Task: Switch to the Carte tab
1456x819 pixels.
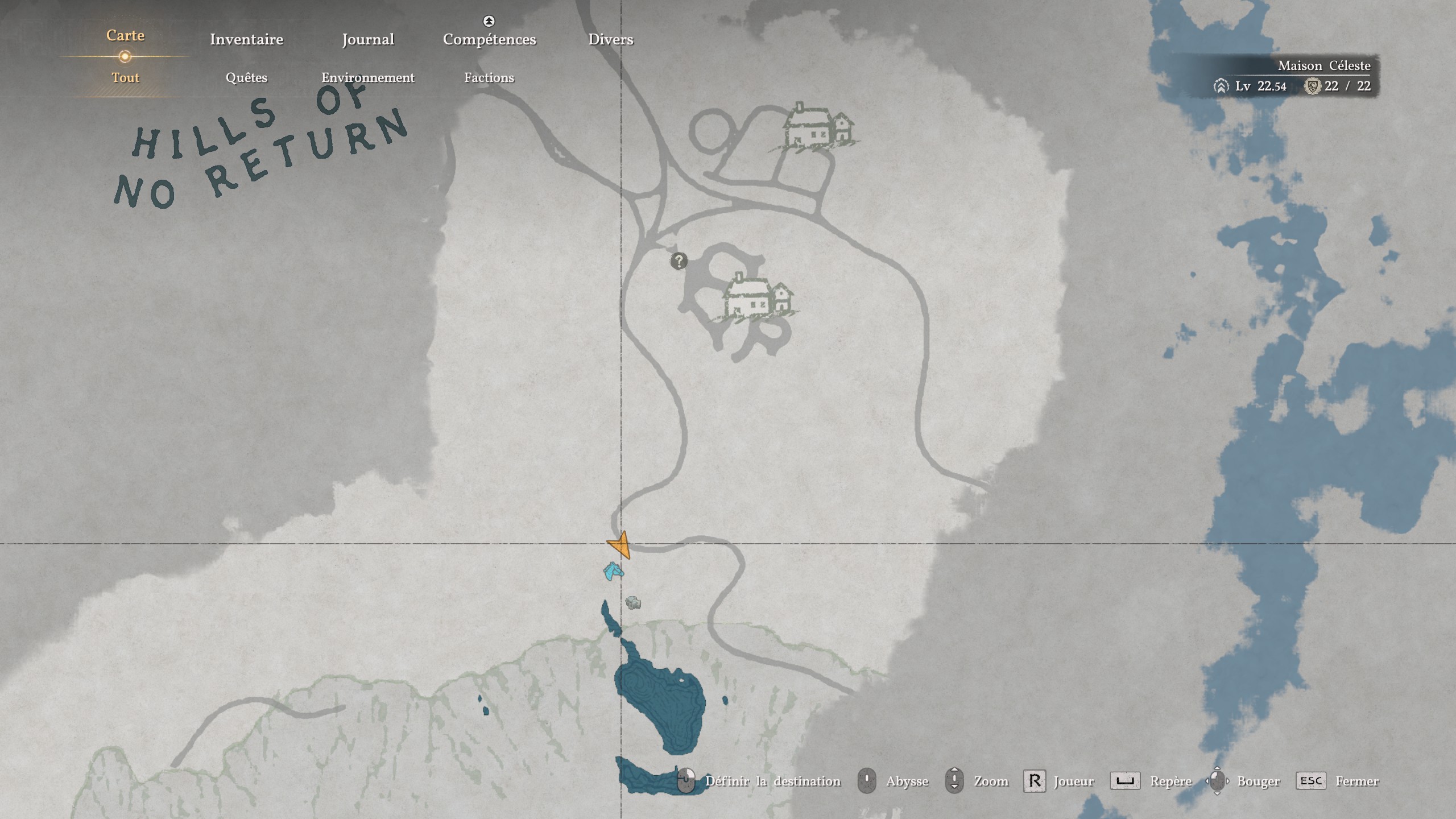Action: (125, 36)
